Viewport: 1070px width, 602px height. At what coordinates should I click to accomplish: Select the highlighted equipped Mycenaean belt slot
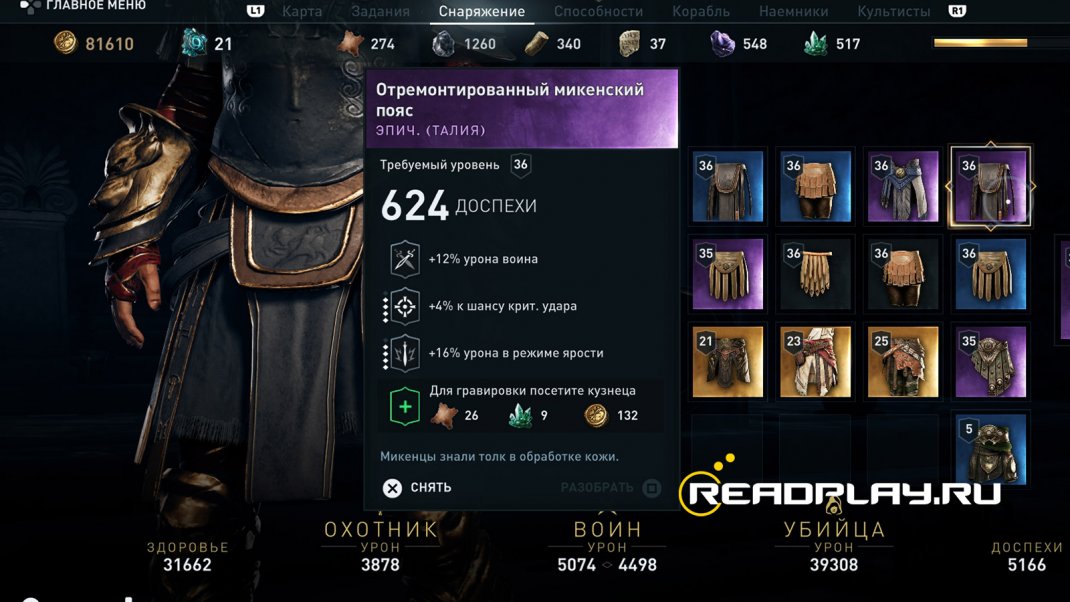(990, 187)
